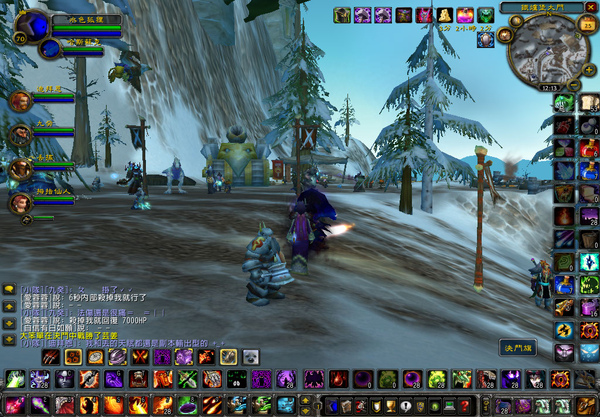The height and width of the screenshot is (417, 600).
Task: Select the first party member portrait
Action: click(x=18, y=100)
